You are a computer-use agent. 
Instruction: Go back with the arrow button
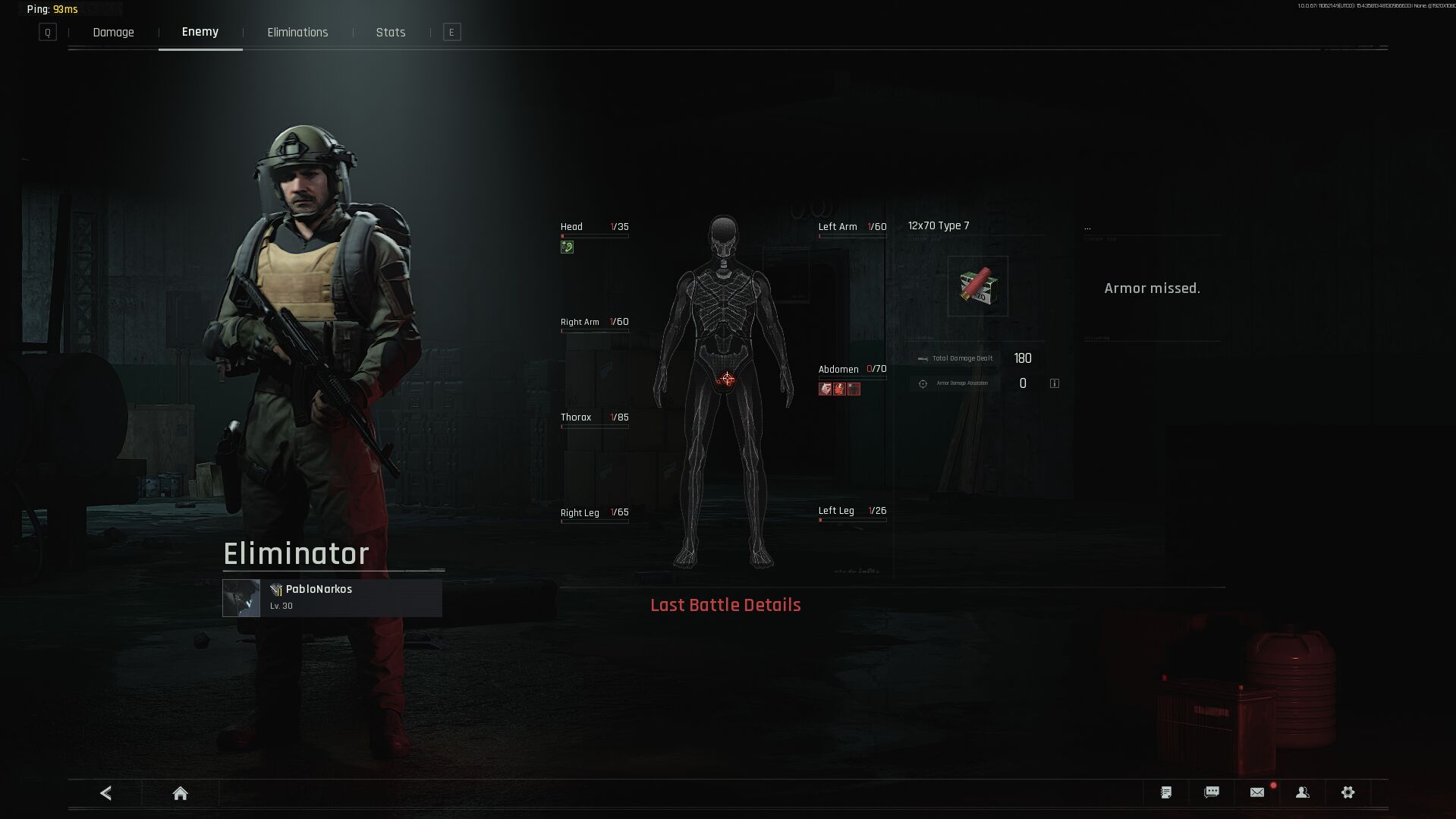tap(106, 793)
